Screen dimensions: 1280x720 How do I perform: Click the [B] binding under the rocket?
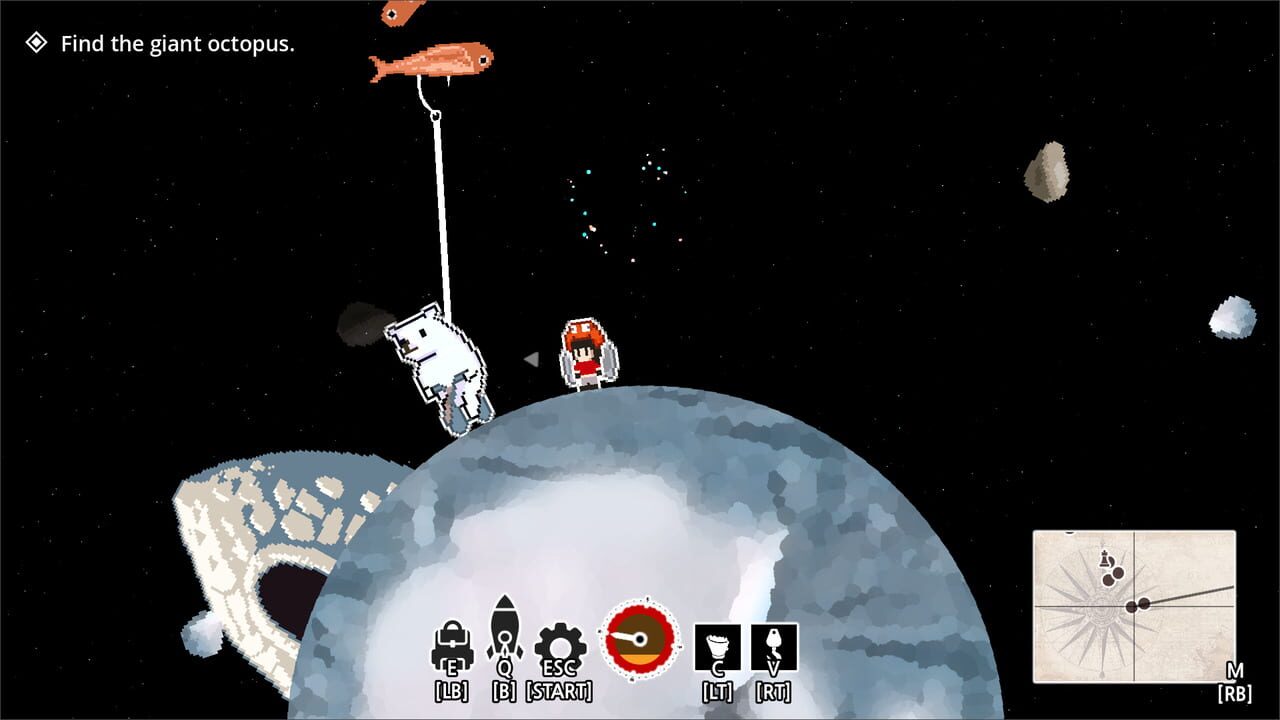tap(506, 687)
